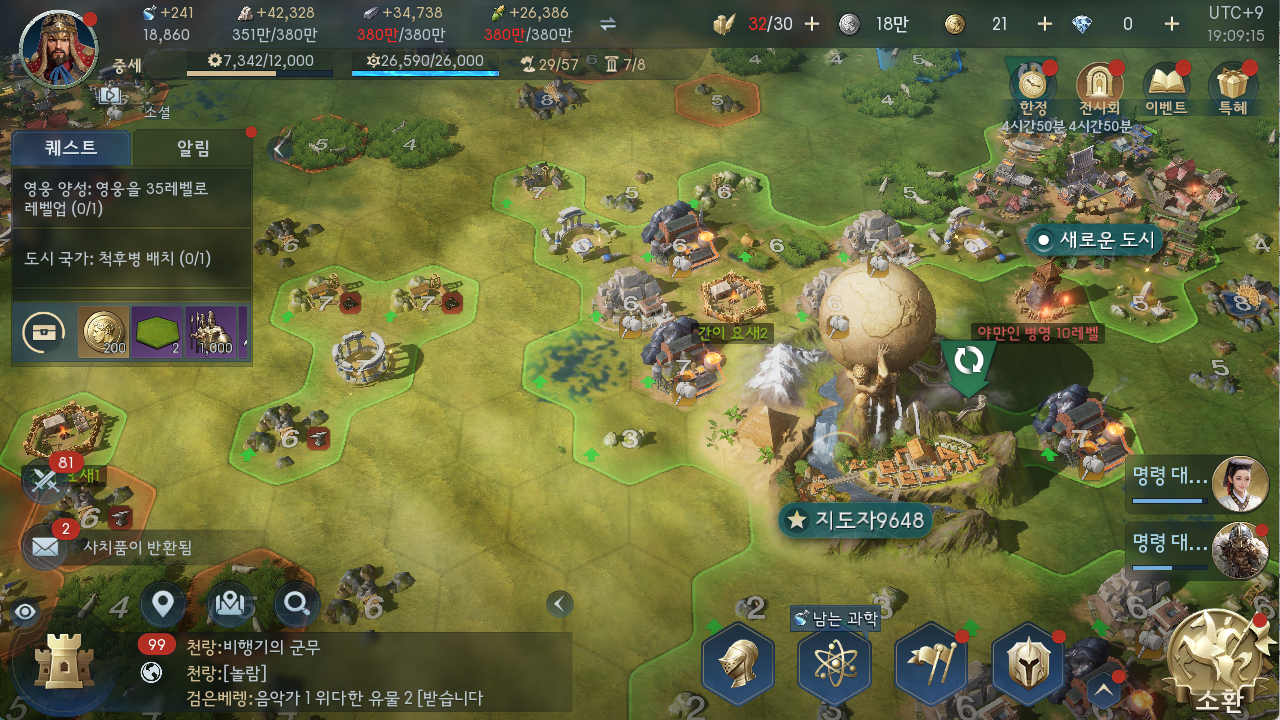Select the 퀘스트 tab

coord(71,149)
